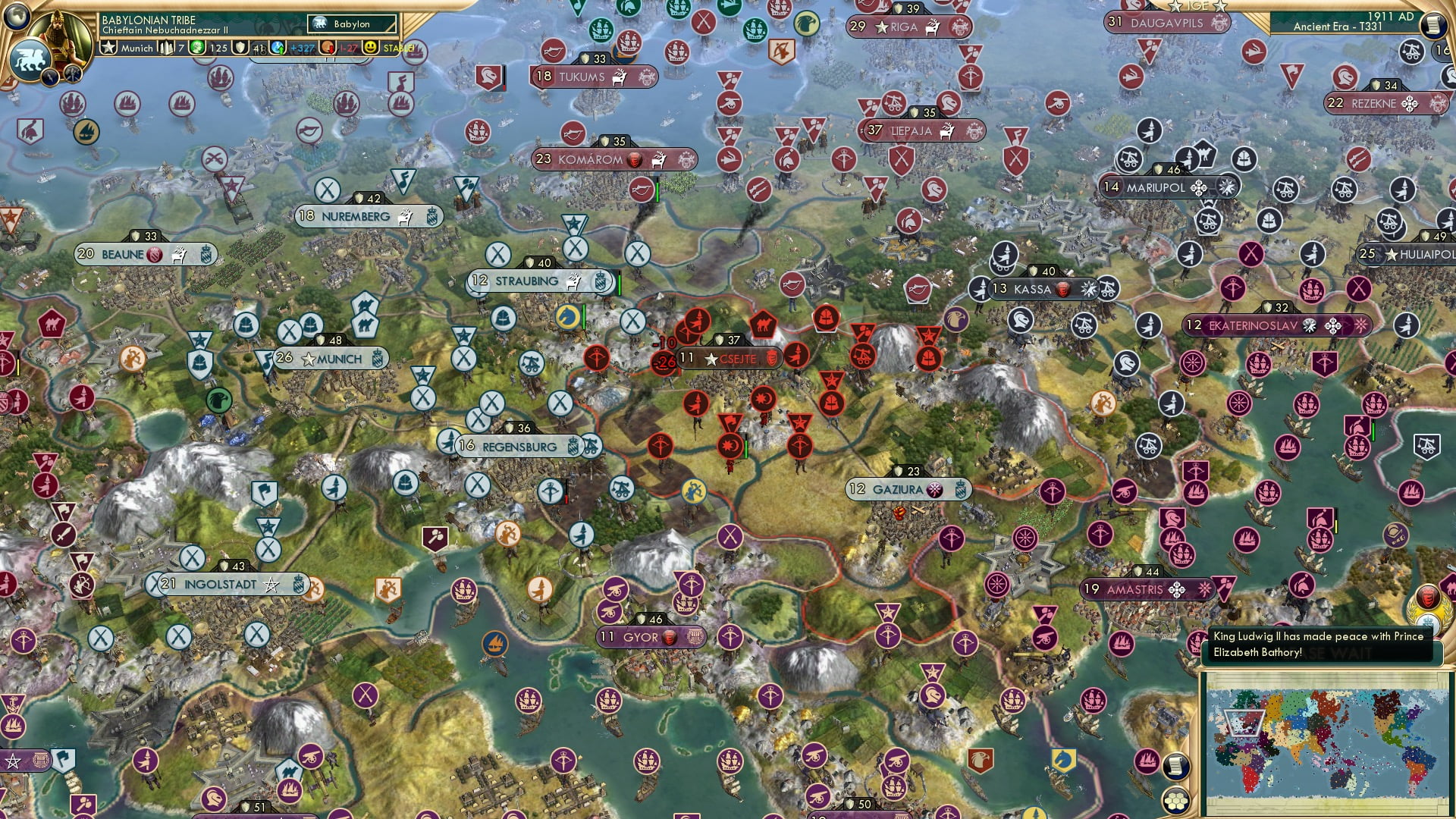Click the green coin treasury icon
Screen dimensions: 1456x819
pos(198,48)
